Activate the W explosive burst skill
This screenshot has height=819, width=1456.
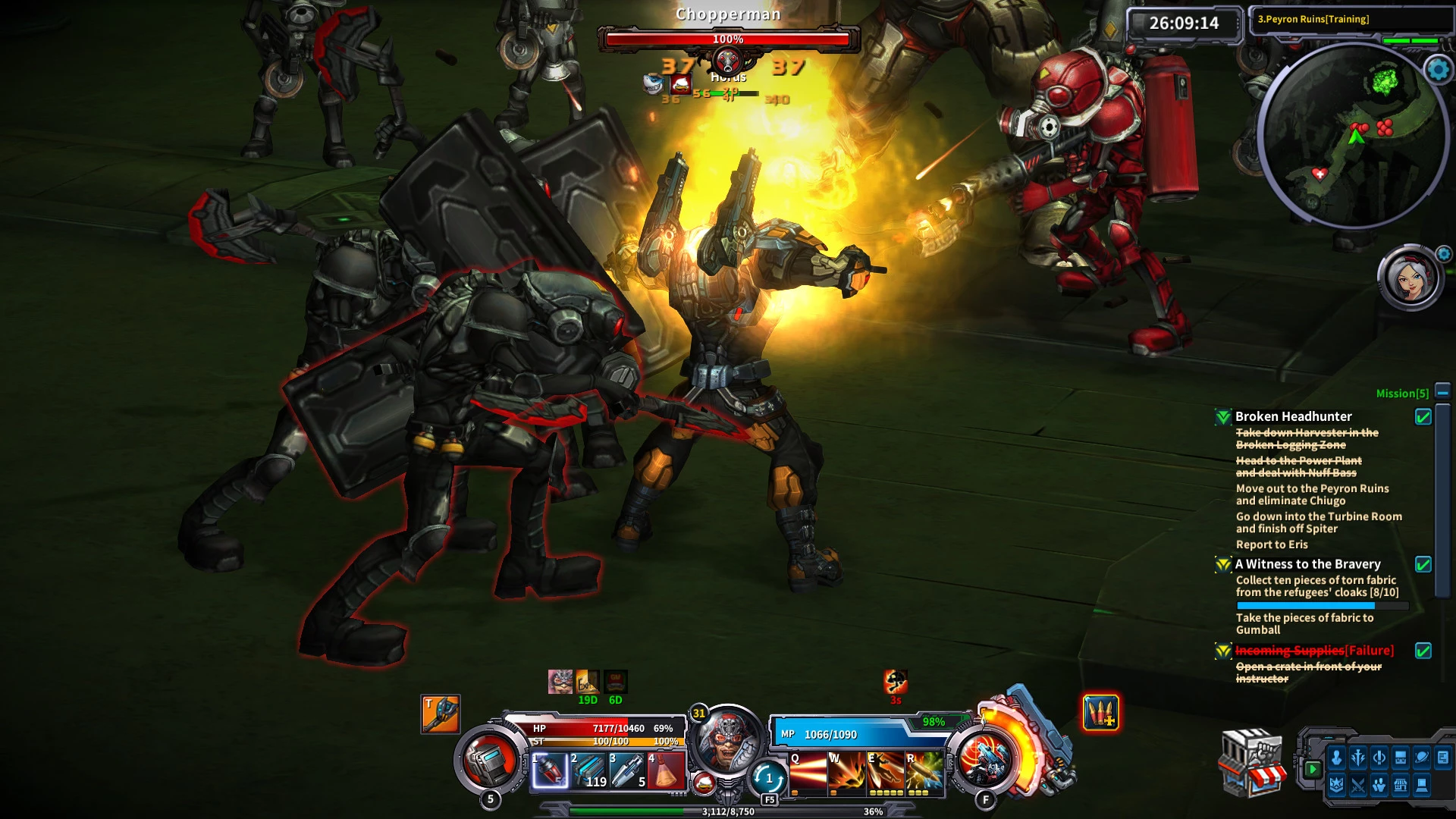point(846,773)
